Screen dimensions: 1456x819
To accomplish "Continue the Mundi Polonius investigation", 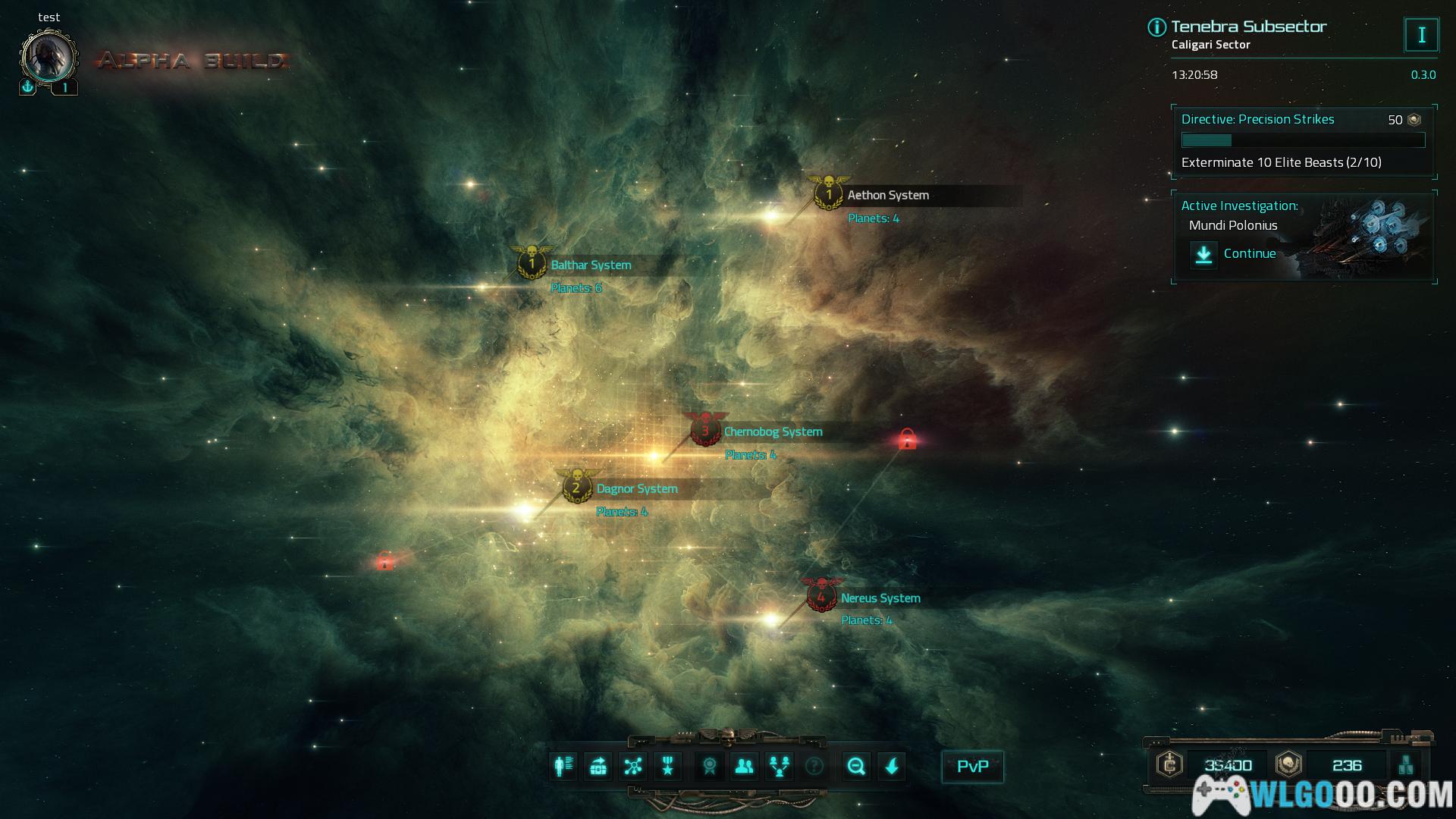I will [x=1235, y=254].
